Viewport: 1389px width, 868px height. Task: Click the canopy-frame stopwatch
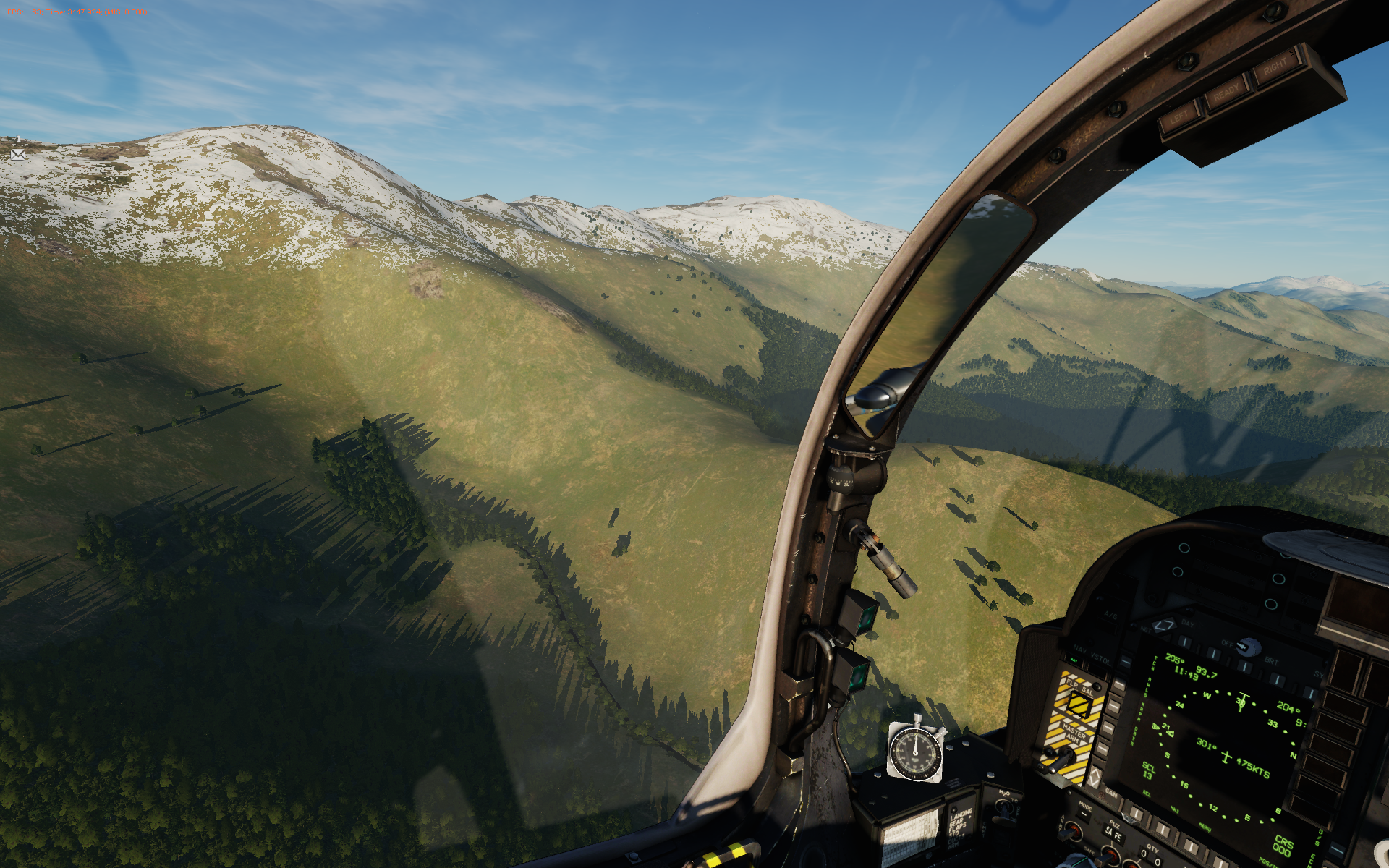click(916, 753)
